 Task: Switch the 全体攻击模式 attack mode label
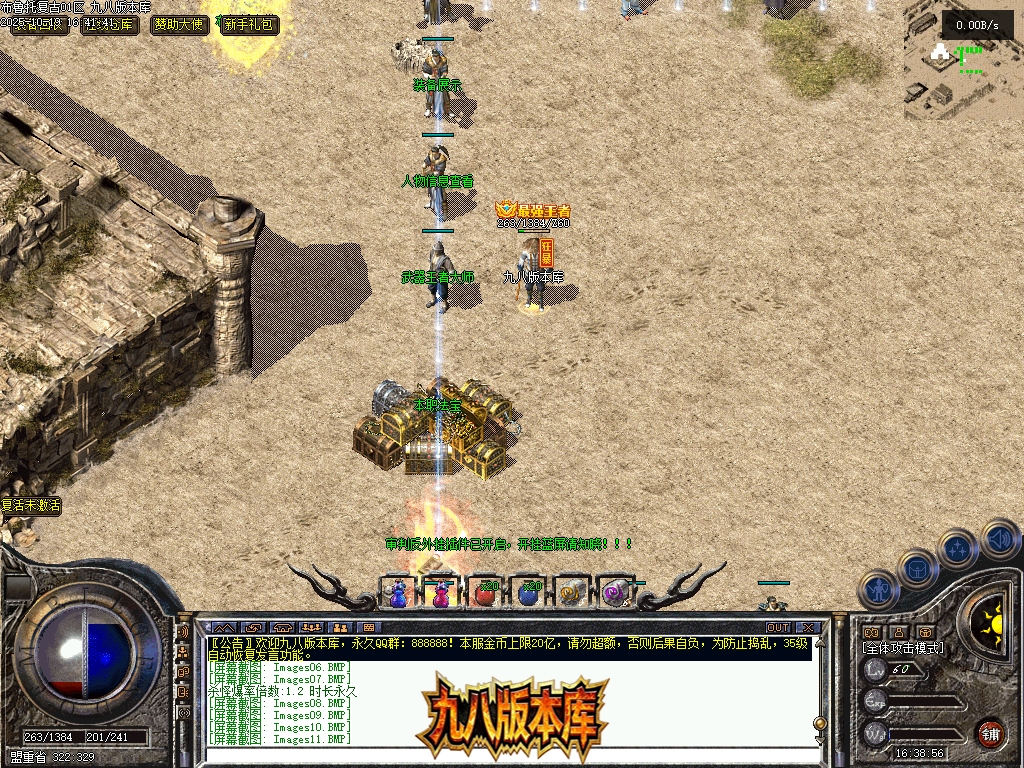point(902,648)
